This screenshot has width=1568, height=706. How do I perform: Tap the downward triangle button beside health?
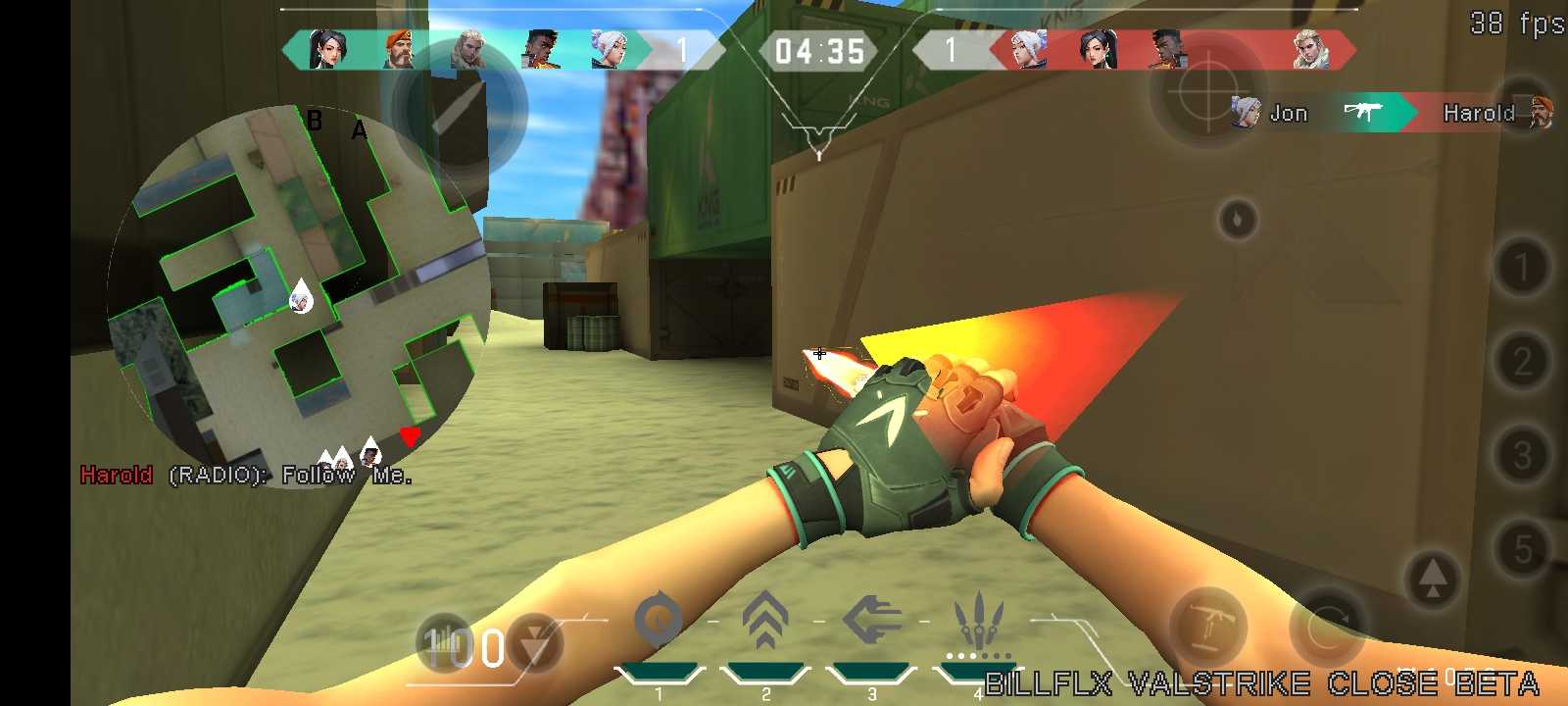(x=535, y=643)
